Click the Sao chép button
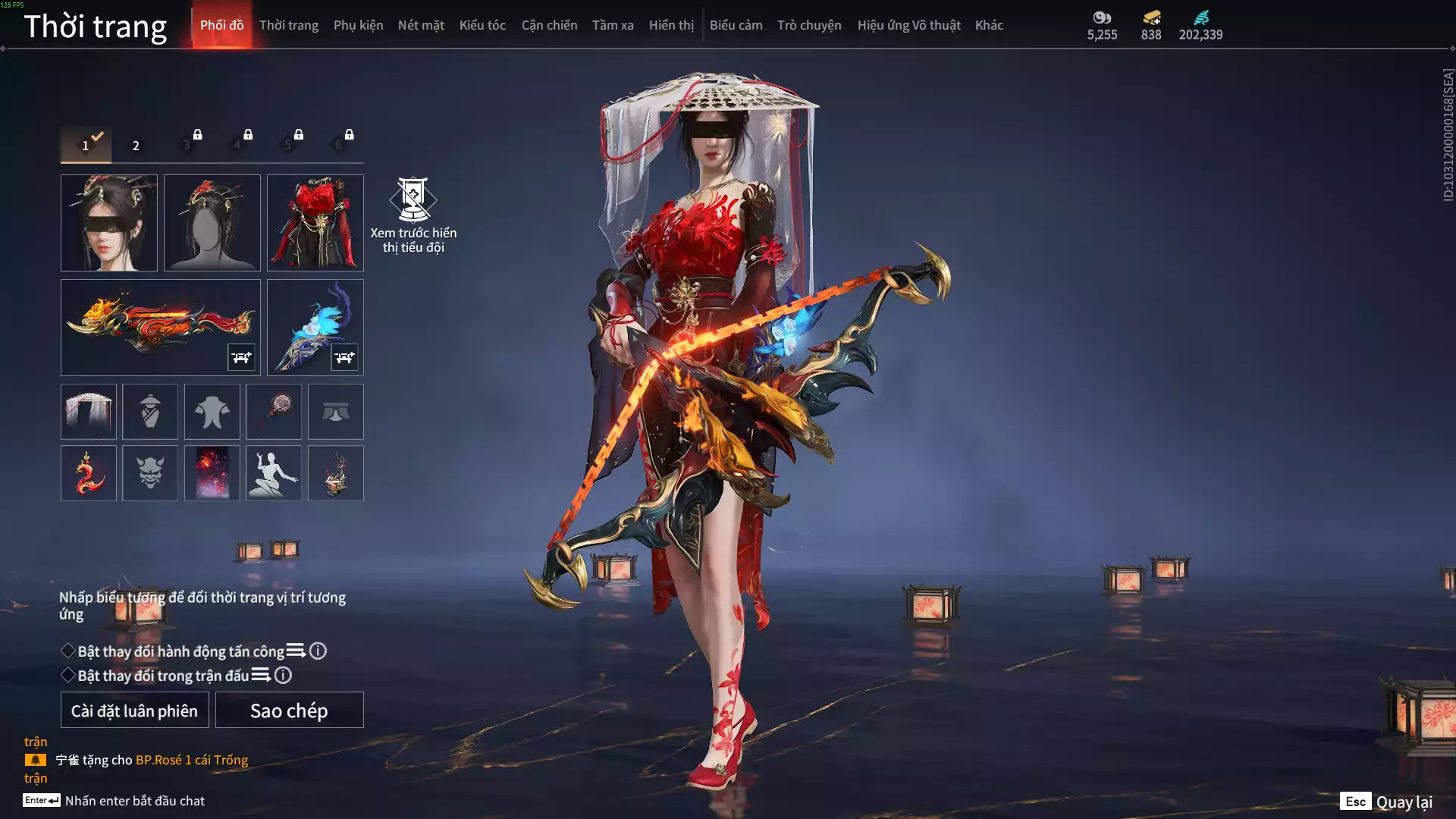This screenshot has height=819, width=1456. (x=289, y=711)
